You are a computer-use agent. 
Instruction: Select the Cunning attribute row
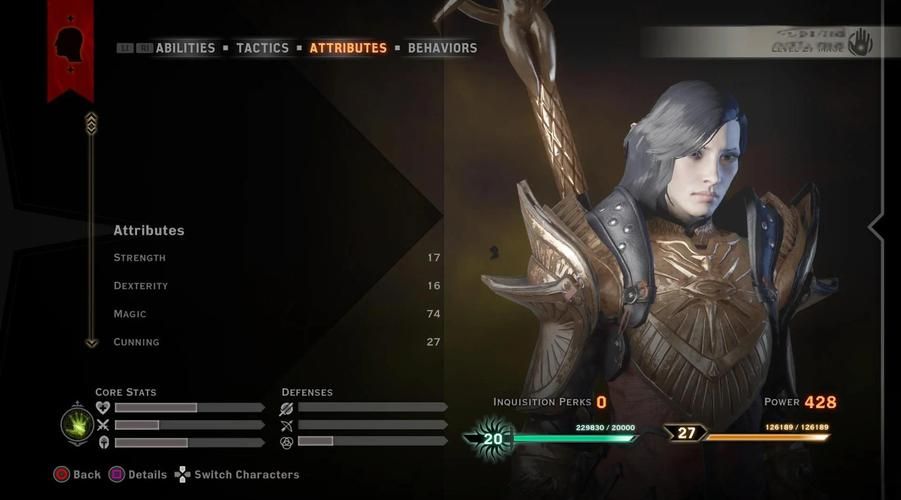276,342
